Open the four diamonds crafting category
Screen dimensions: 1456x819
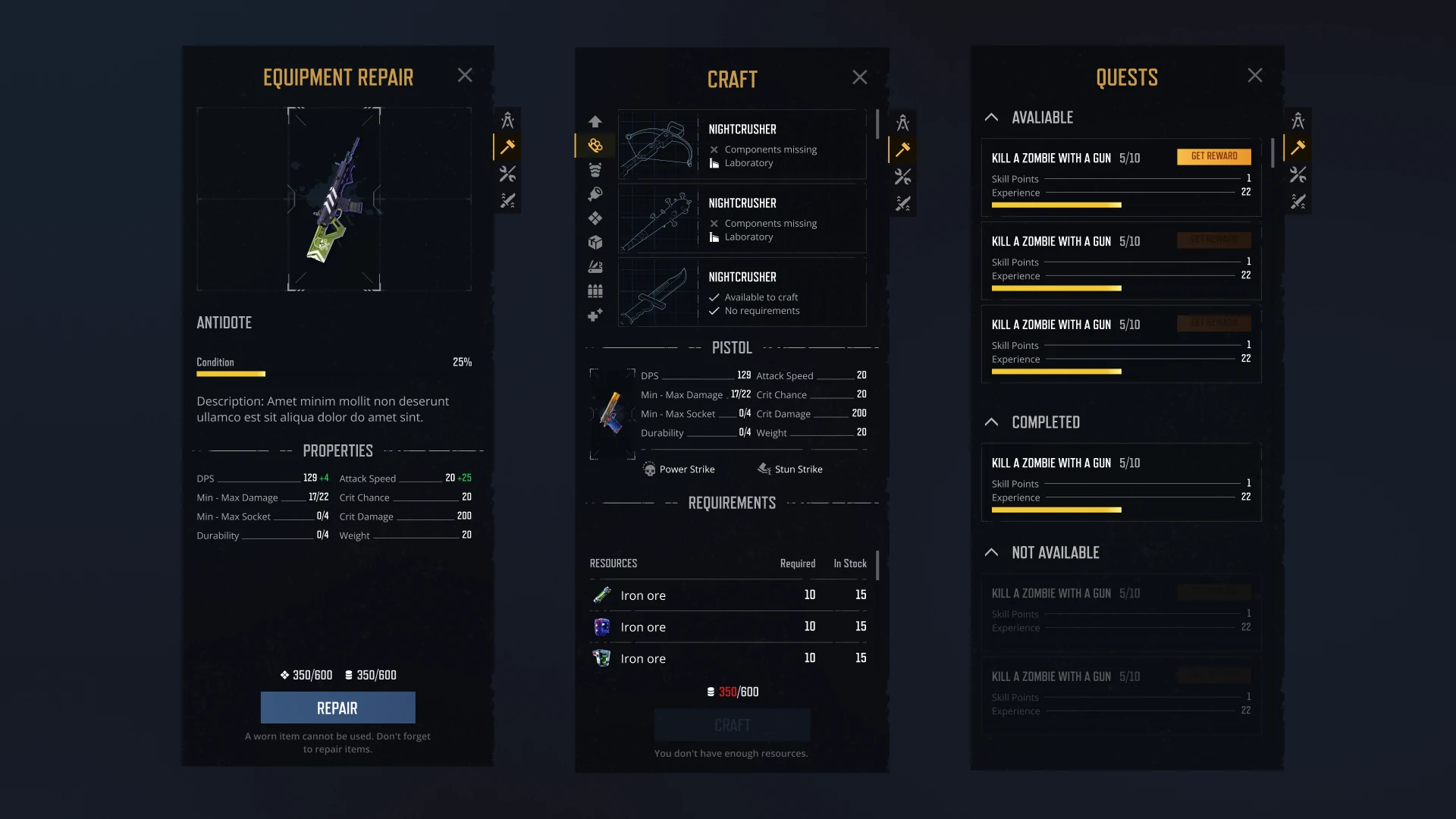tap(595, 218)
